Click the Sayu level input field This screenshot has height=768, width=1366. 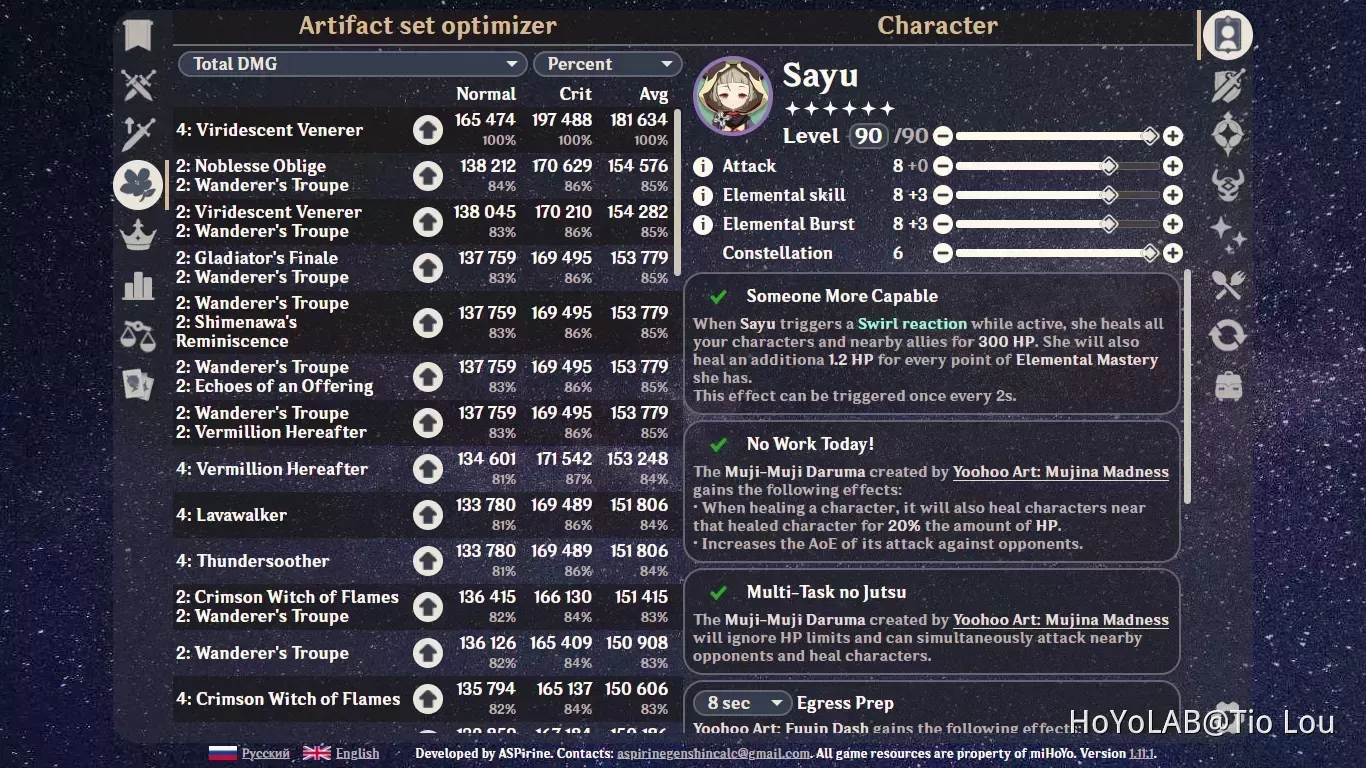point(869,135)
